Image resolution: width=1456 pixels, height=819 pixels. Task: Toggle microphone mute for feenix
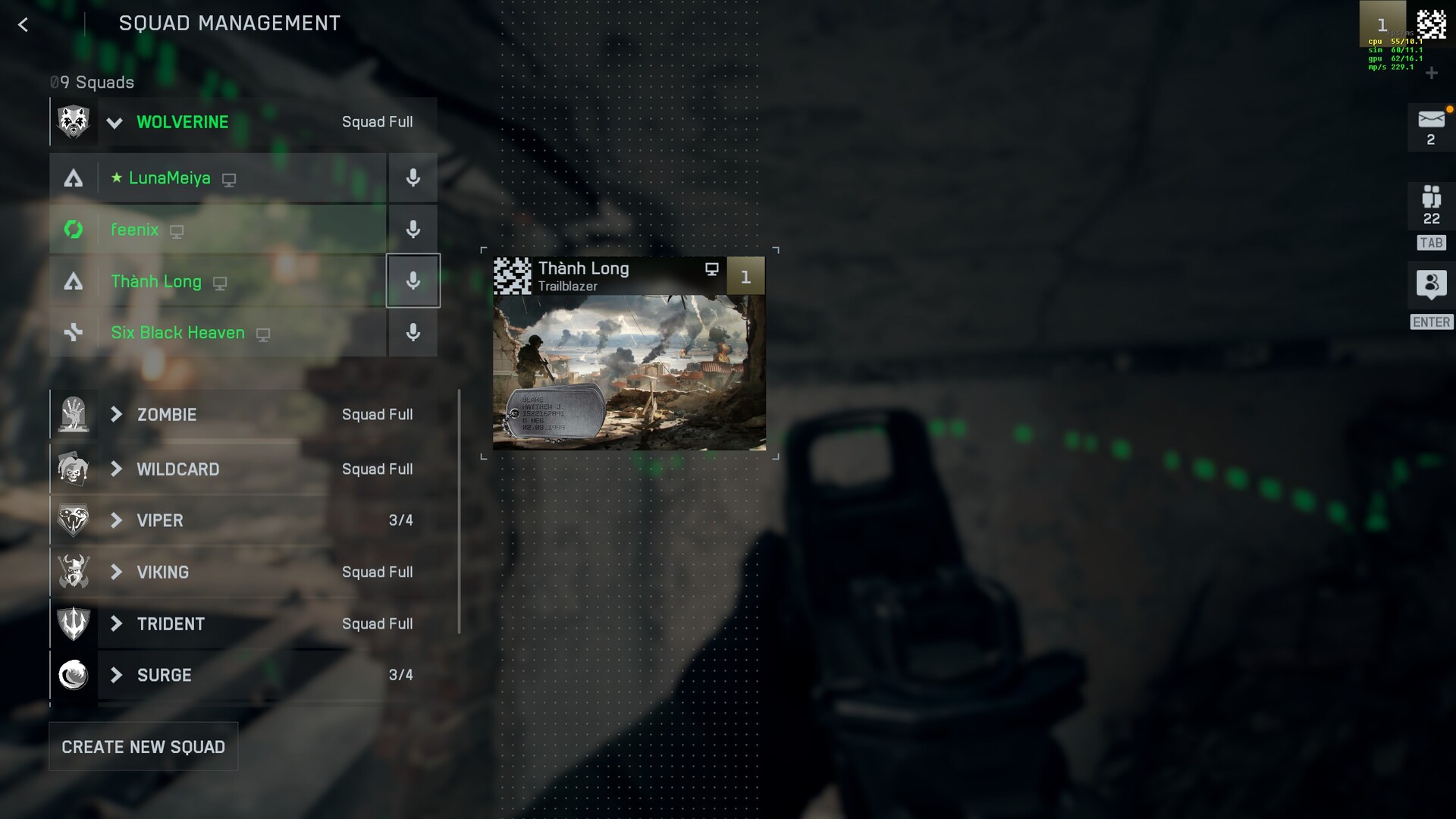point(413,230)
